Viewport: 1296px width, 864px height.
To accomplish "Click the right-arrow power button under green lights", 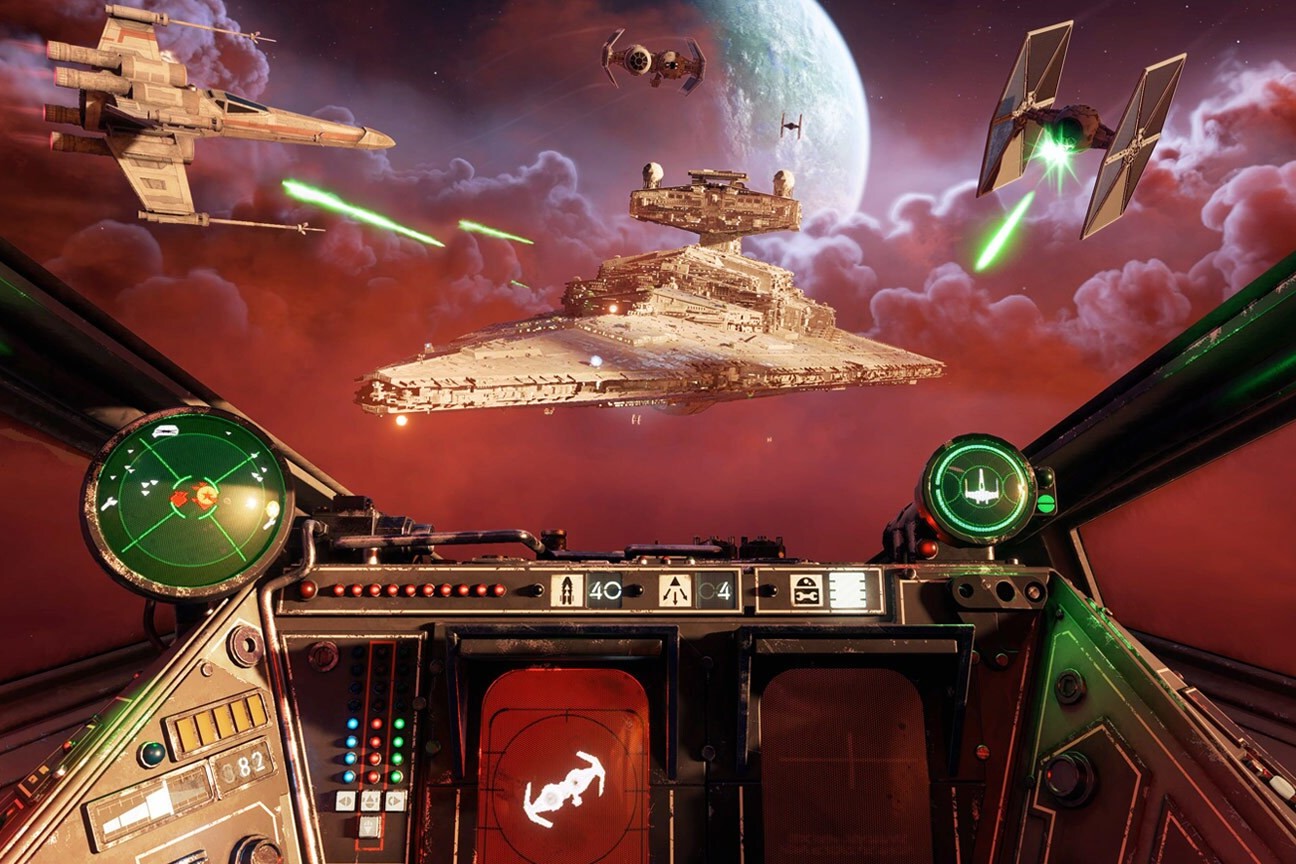I will pyautogui.click(x=395, y=801).
